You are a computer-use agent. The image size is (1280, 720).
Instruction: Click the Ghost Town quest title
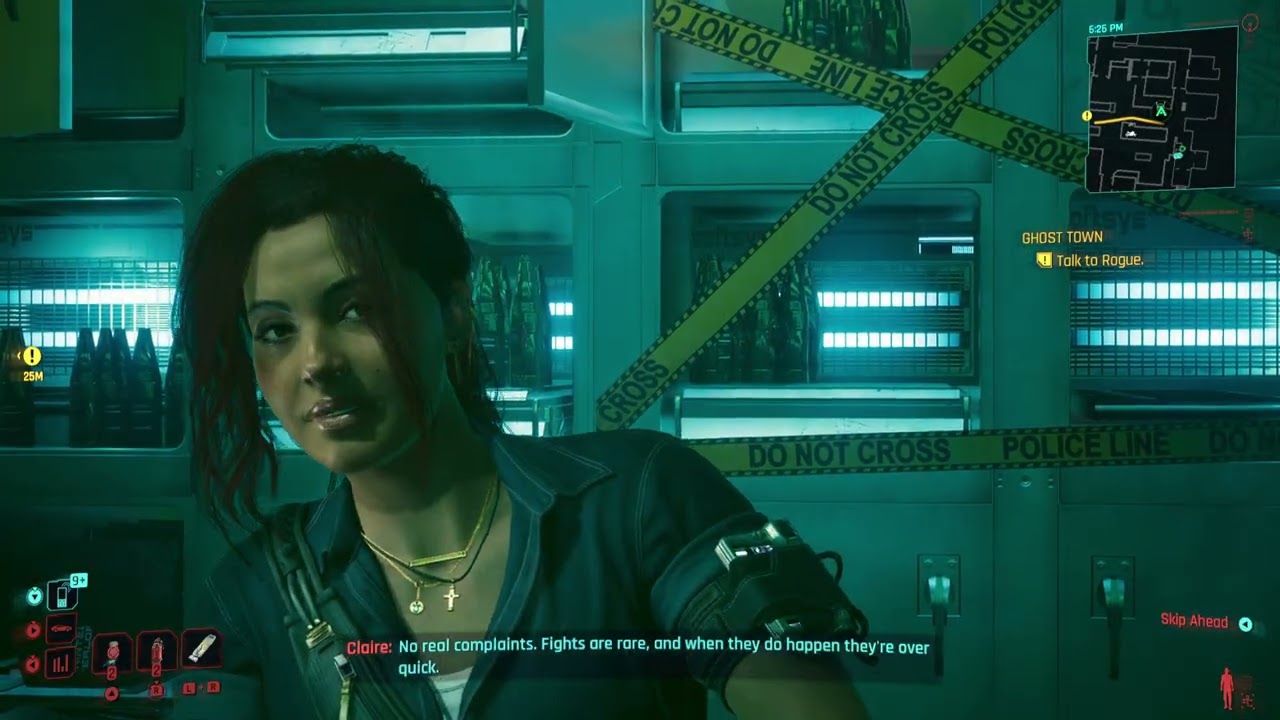coord(1062,238)
